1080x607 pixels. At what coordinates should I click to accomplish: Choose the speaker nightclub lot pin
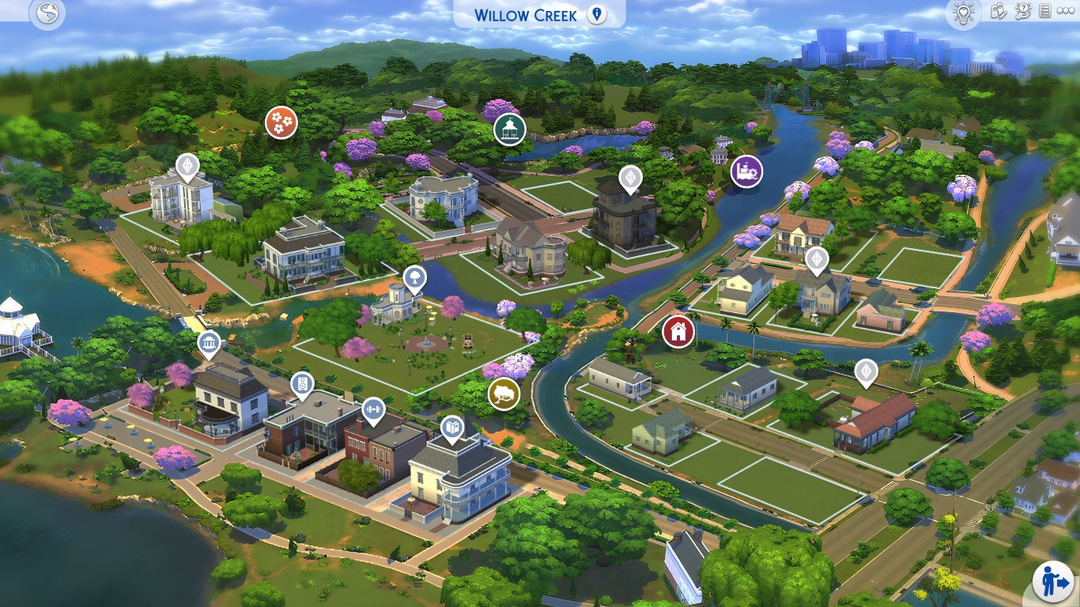(302, 384)
